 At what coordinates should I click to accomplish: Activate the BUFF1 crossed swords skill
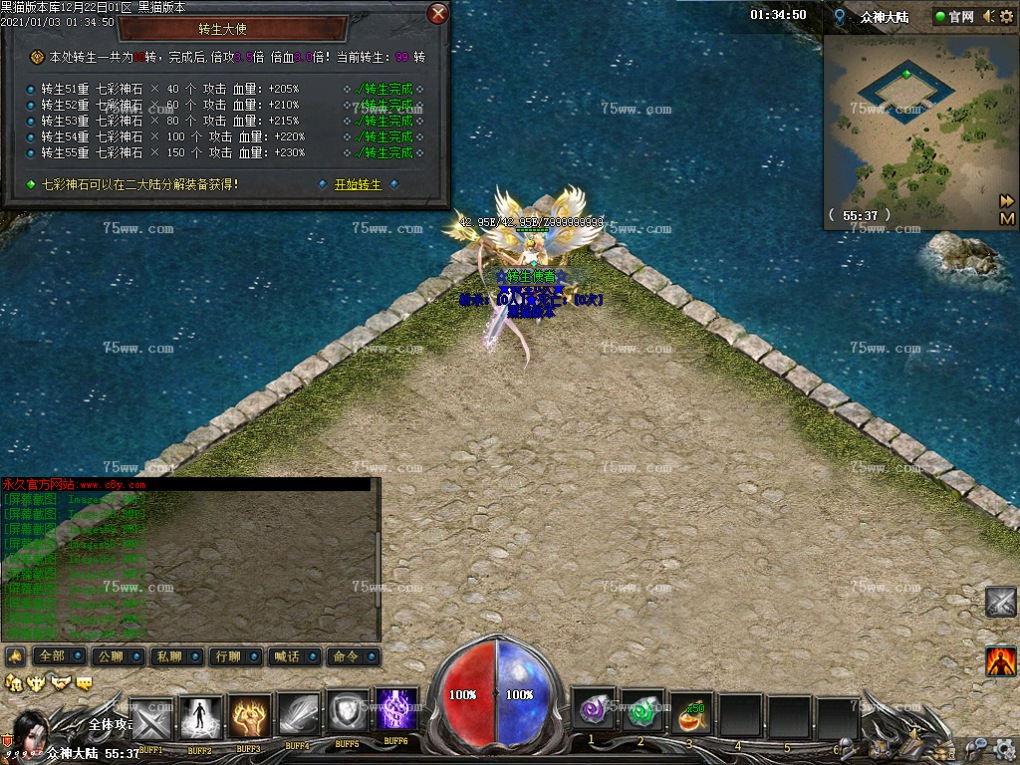pos(152,719)
